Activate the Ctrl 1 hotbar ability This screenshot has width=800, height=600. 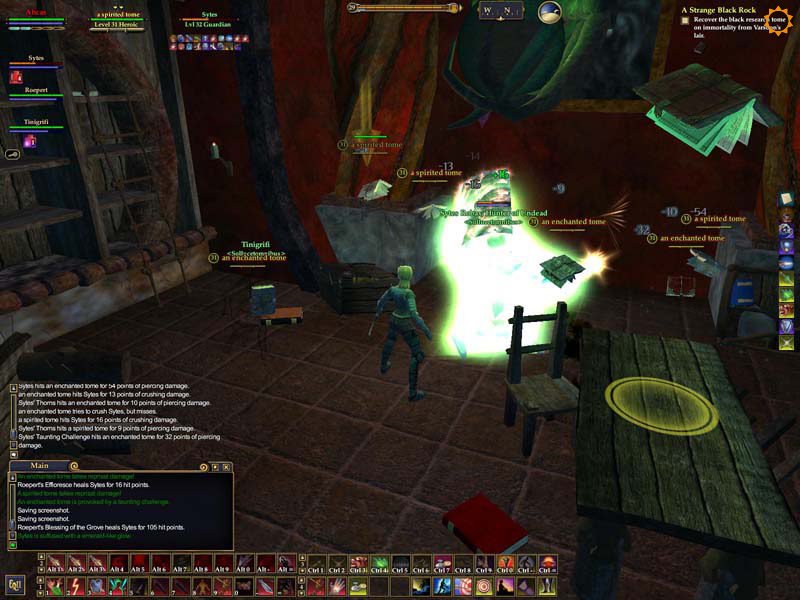pos(316,564)
